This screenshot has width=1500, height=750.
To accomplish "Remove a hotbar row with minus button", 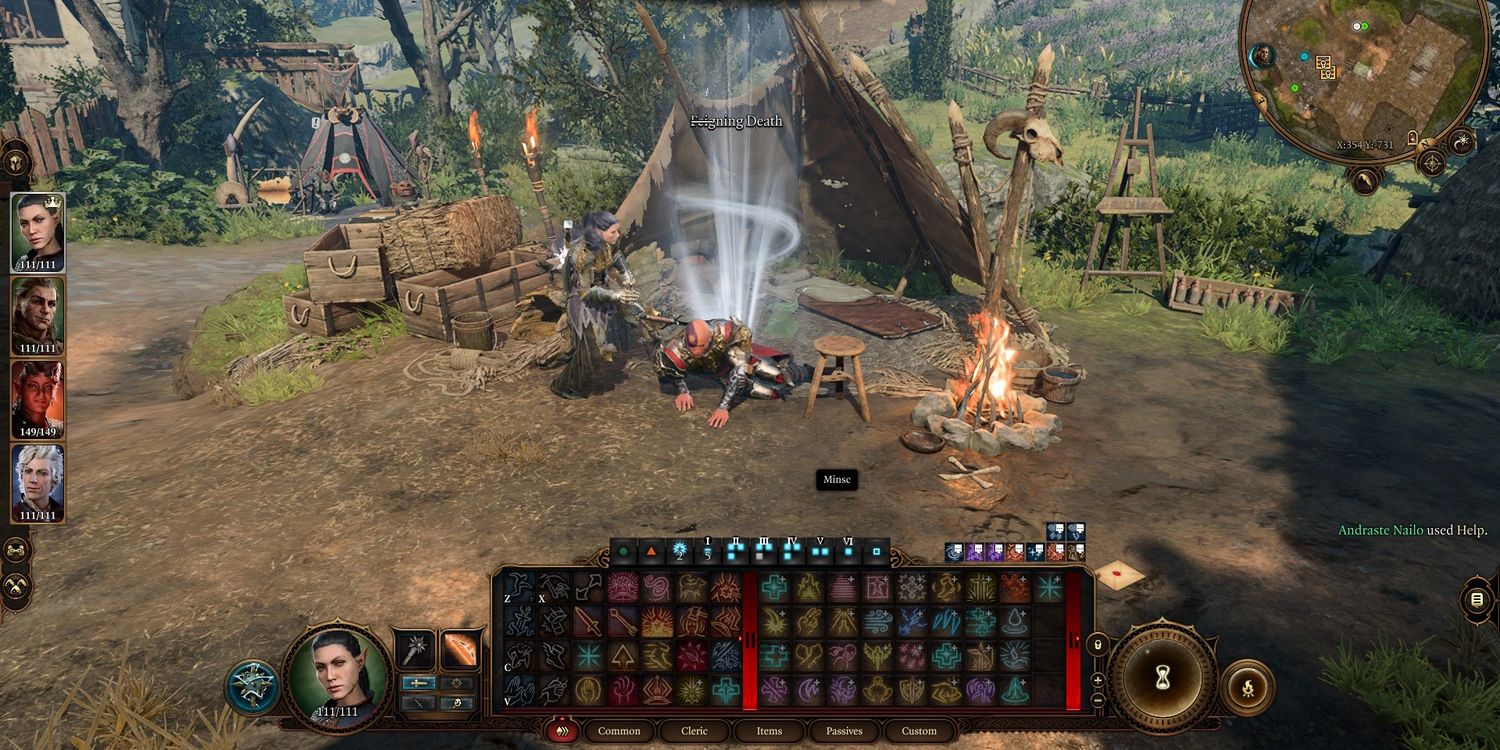I will coord(1097,699).
